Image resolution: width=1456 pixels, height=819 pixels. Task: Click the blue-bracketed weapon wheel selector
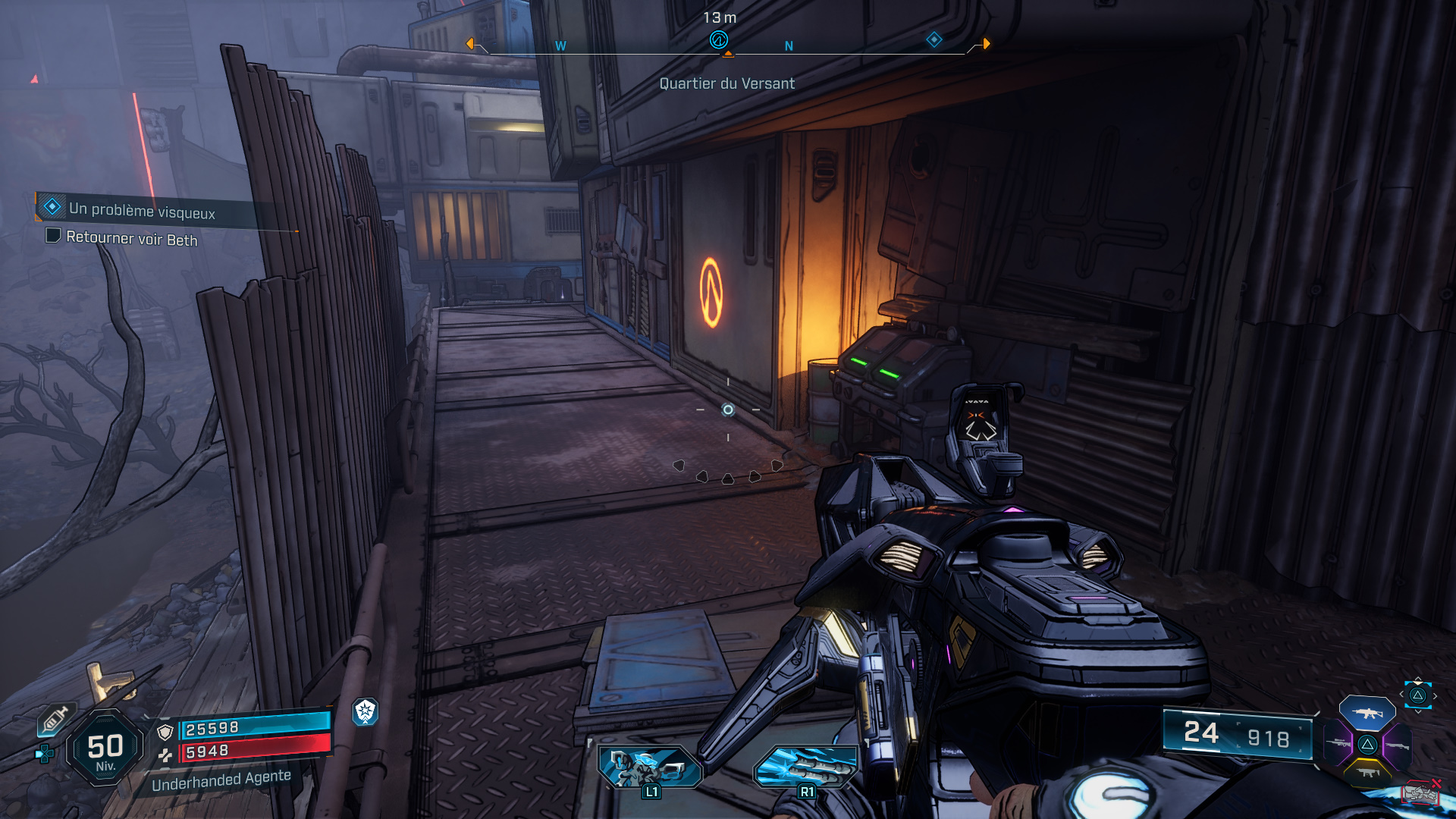pyautogui.click(x=1417, y=695)
